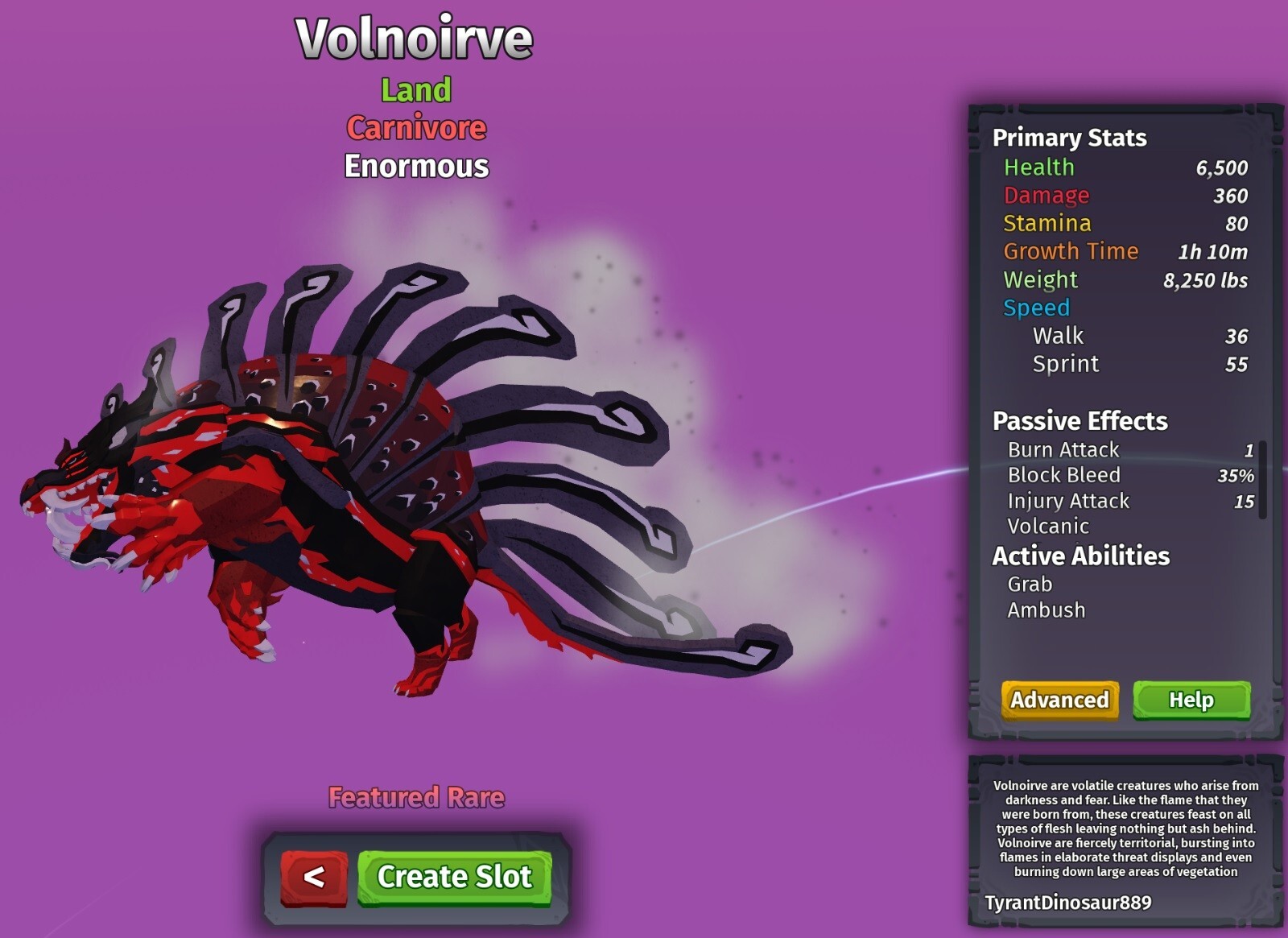
Task: Go back using the red arrow button
Action: point(313,877)
